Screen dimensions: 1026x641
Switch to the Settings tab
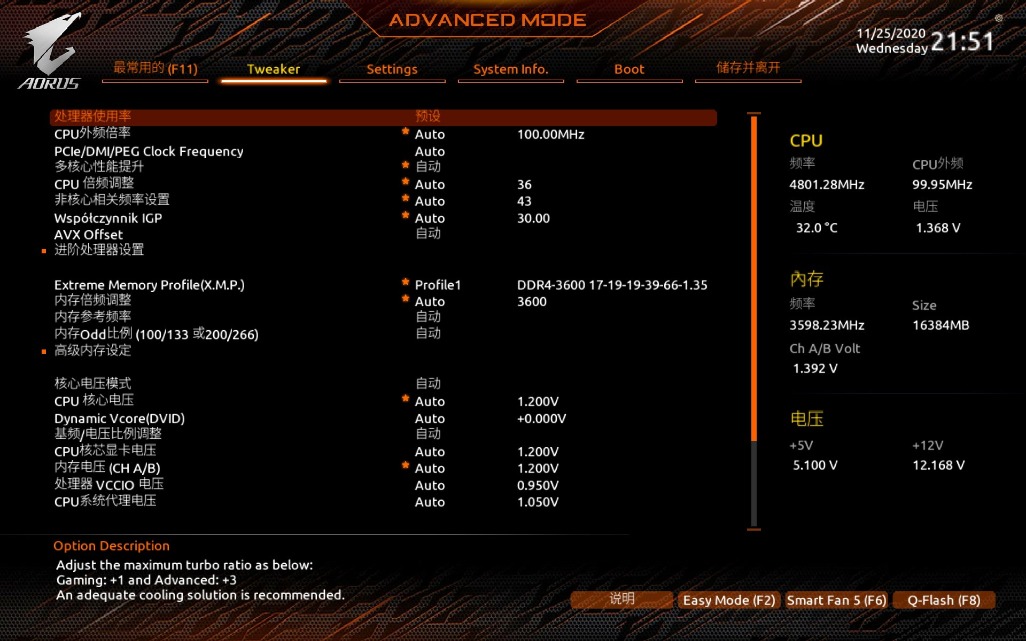(x=392, y=69)
